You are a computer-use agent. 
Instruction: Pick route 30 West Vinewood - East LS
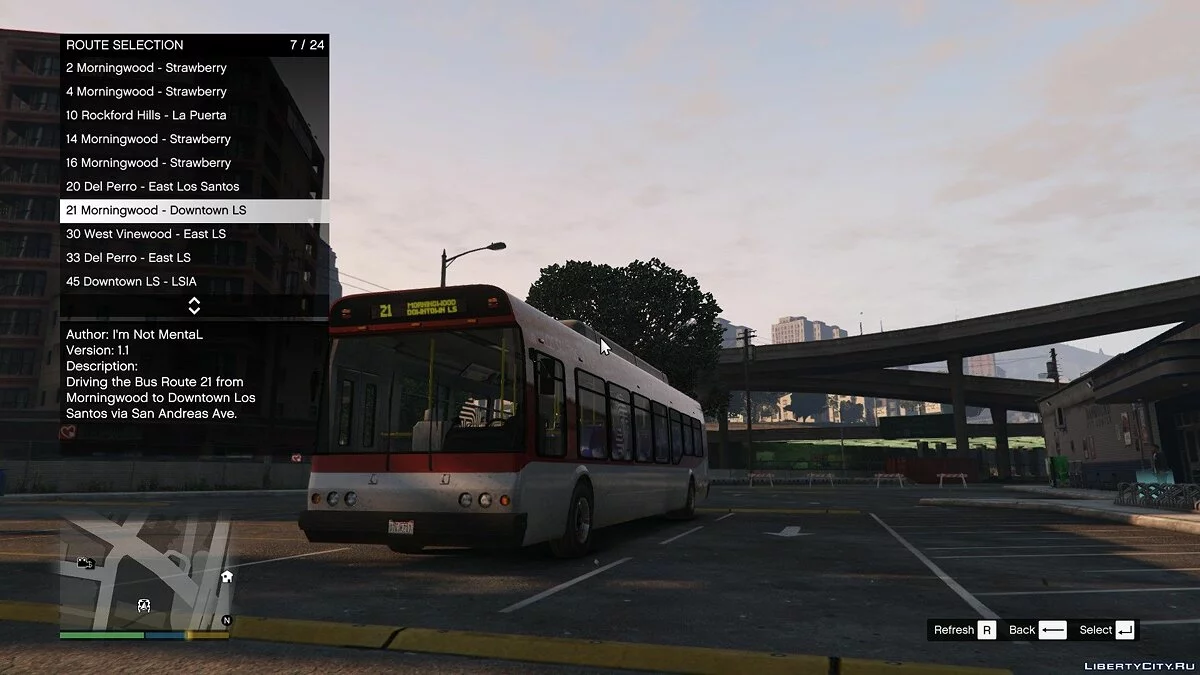(146, 234)
